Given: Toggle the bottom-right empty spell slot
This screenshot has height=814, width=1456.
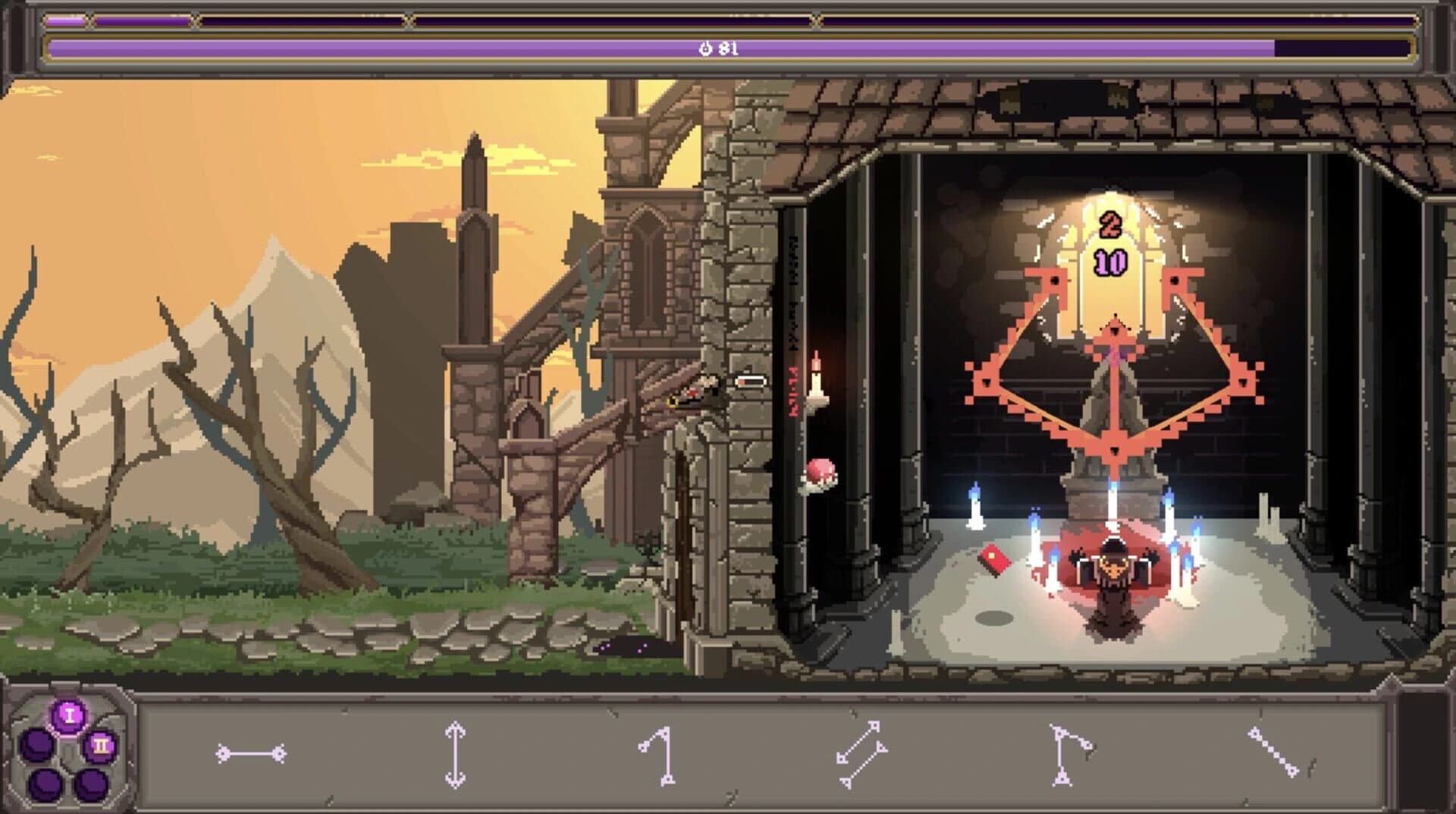Looking at the screenshot, I should click(x=93, y=784).
